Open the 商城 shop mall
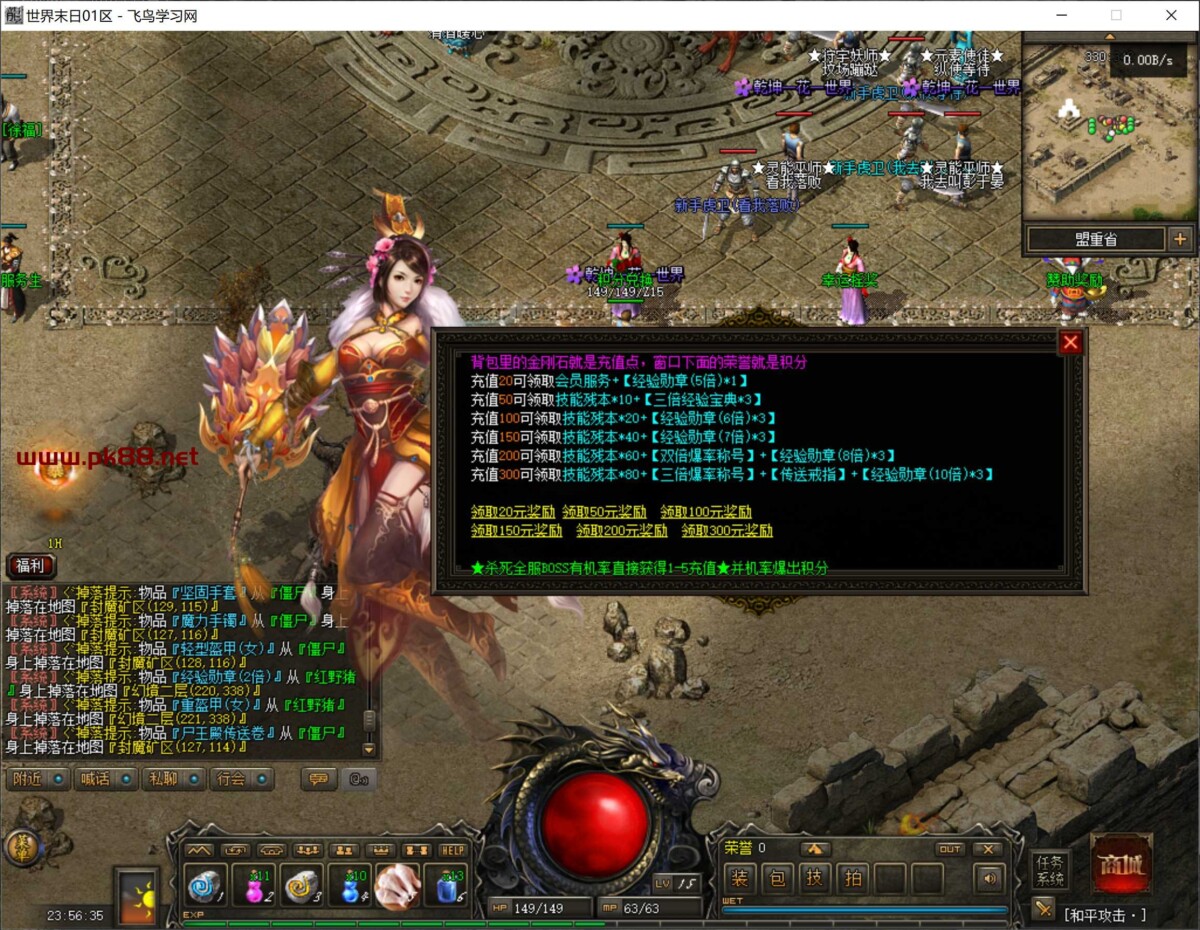The image size is (1200, 930). pos(1120,864)
